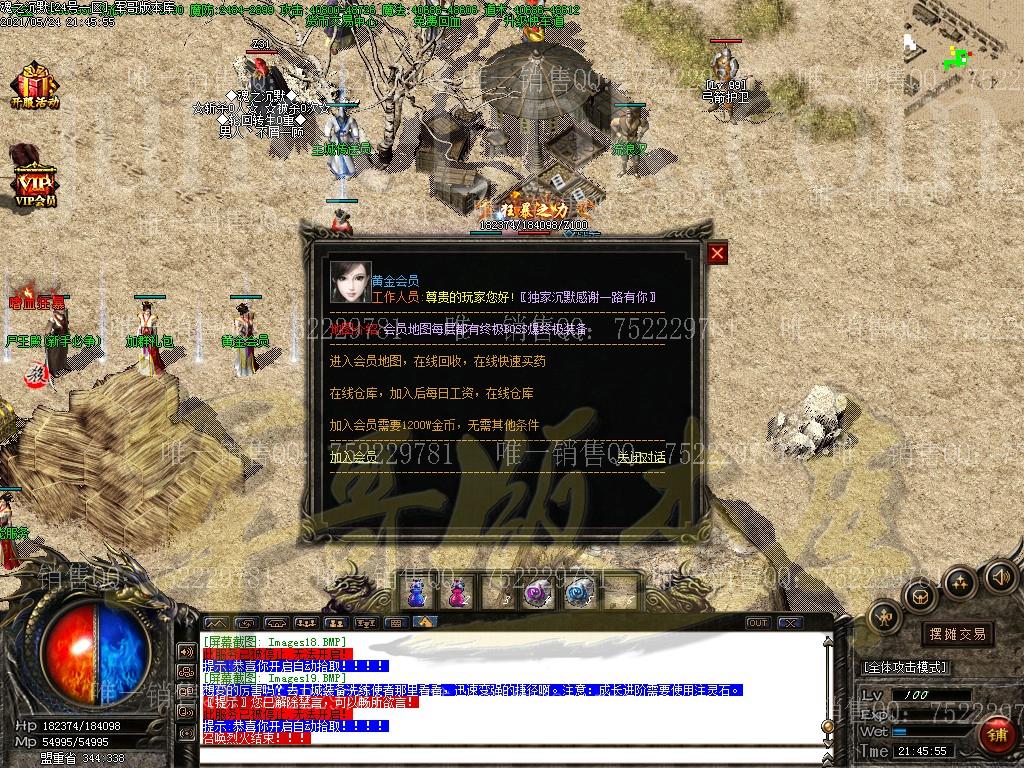Use the blue potion in belt slot one
The image size is (1024, 768).
pos(418,593)
